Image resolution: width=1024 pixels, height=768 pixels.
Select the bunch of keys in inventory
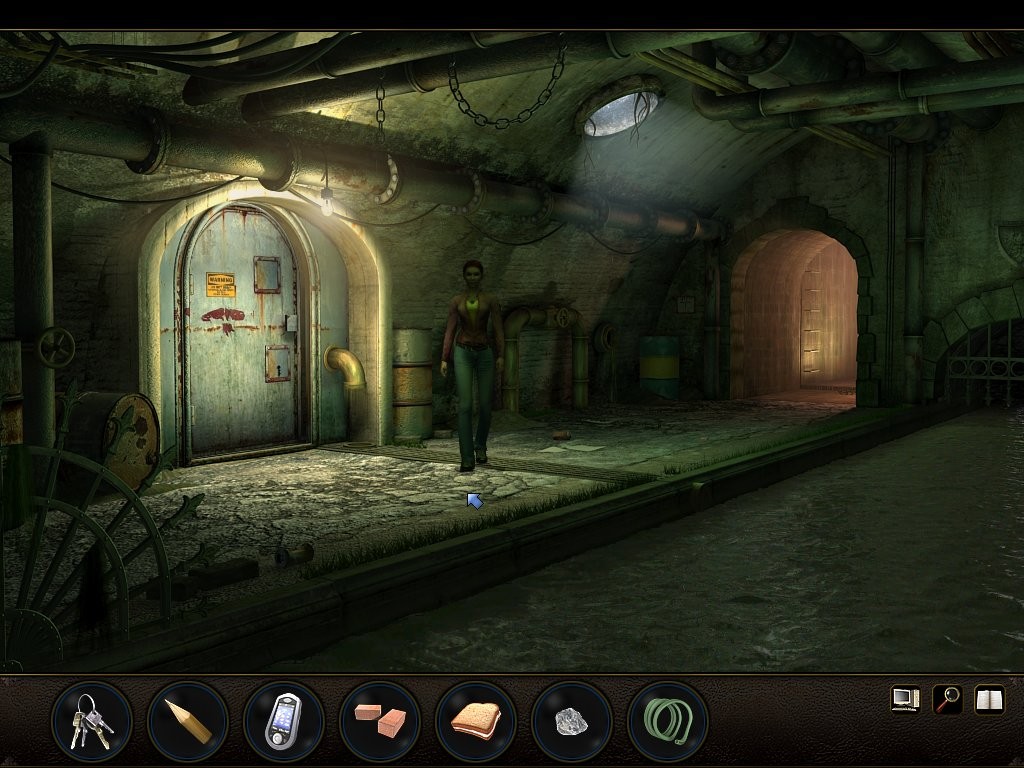coord(91,721)
